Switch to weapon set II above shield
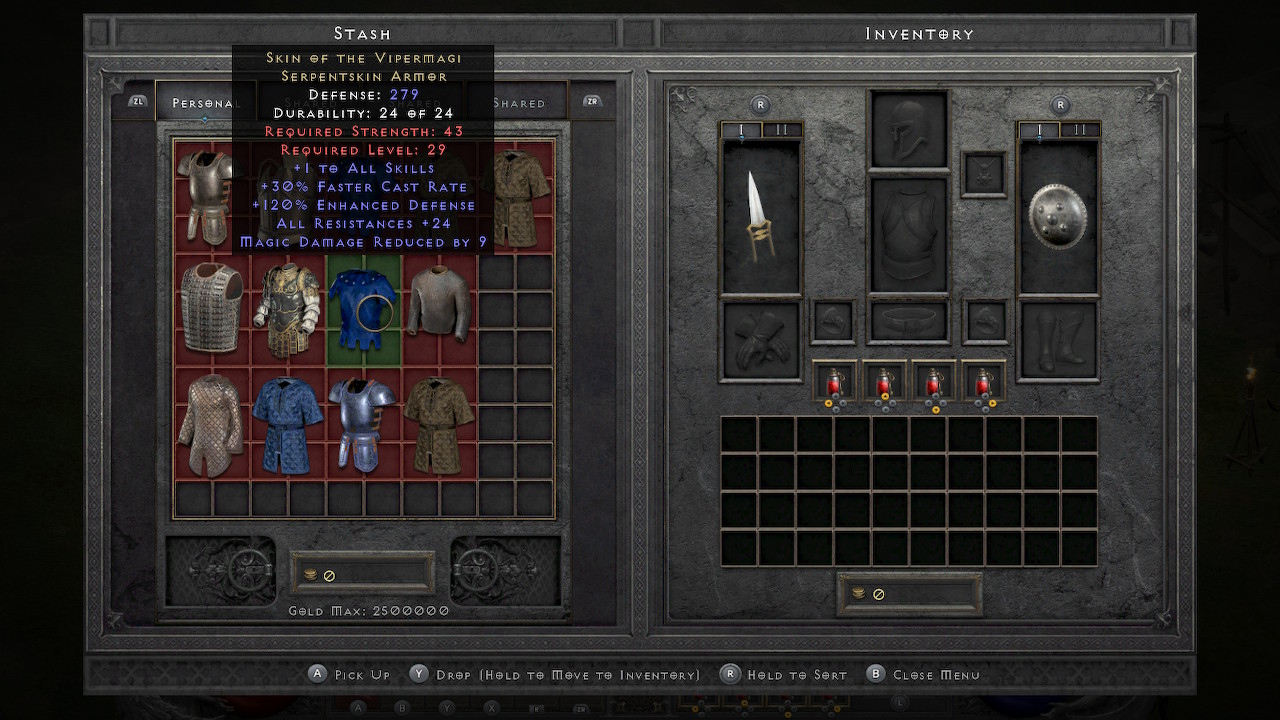This screenshot has height=720, width=1280. (1079, 130)
